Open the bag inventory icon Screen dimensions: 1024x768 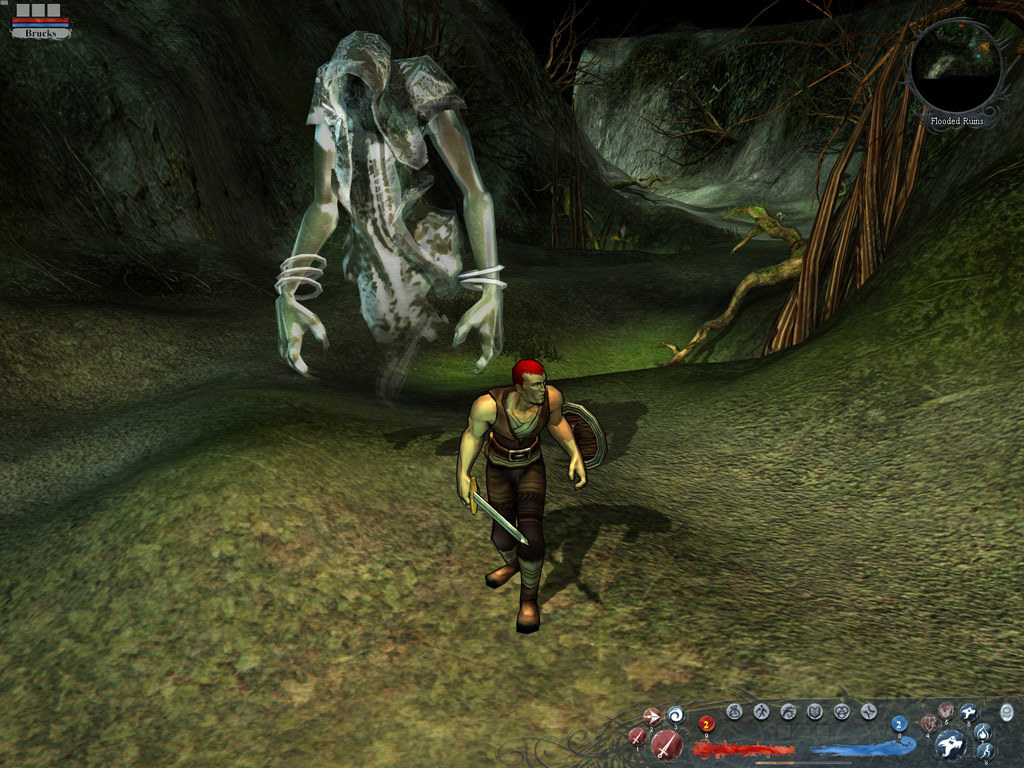click(734, 712)
